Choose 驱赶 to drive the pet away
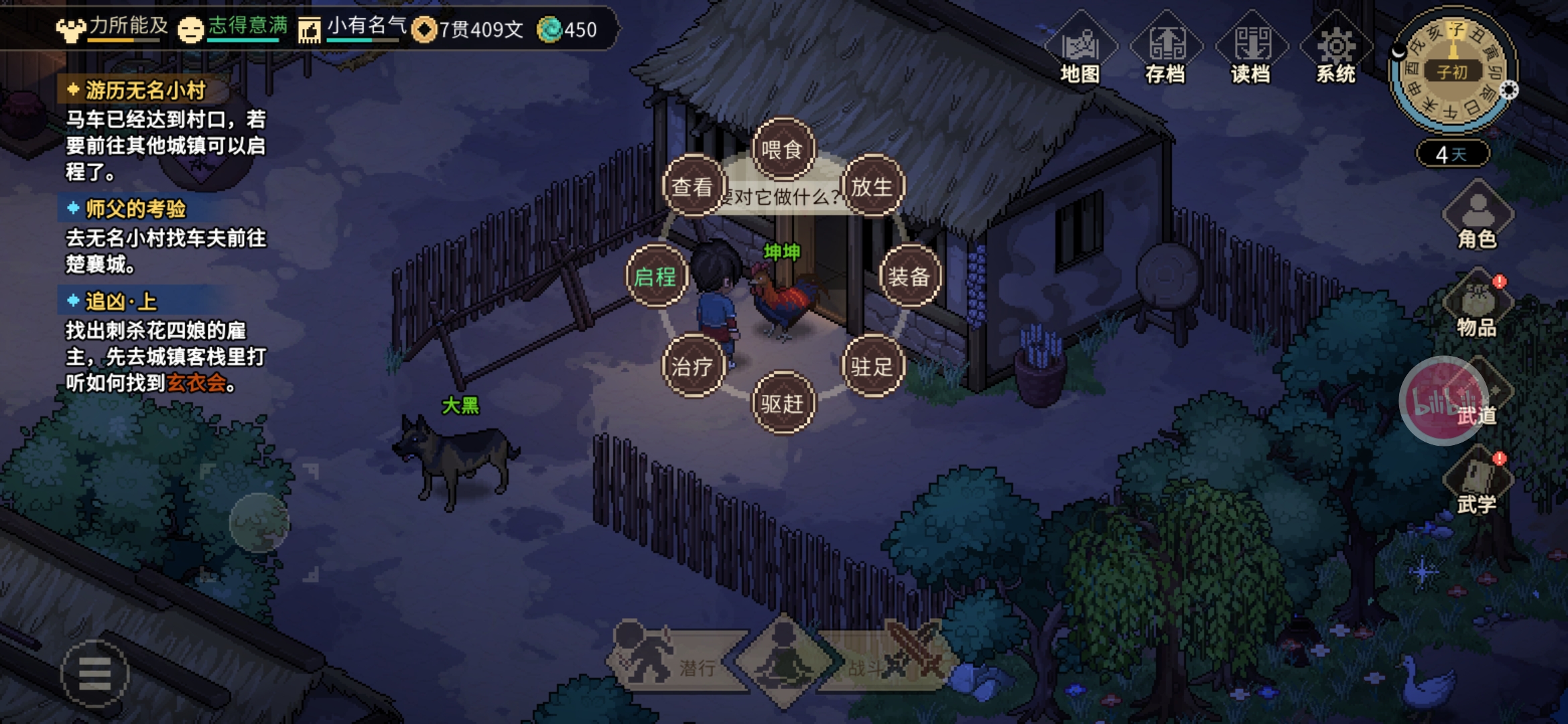 click(783, 403)
